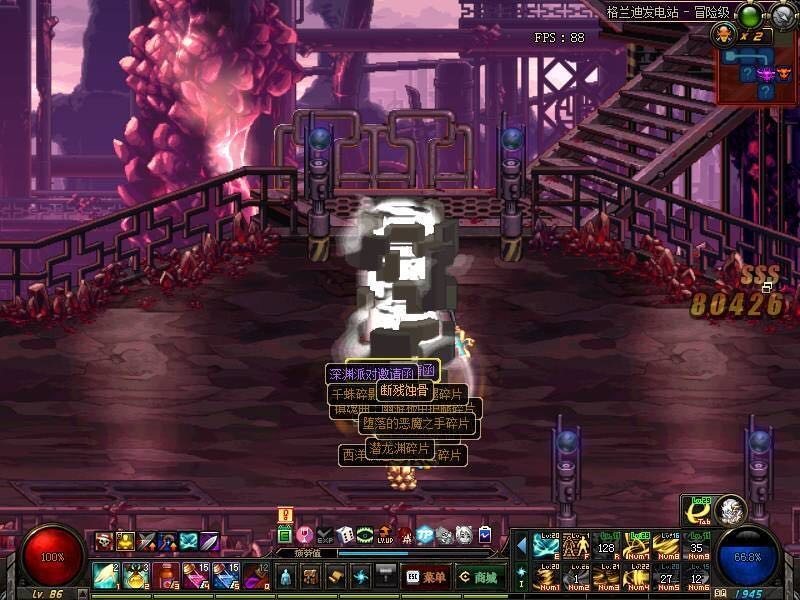800x600 pixels.
Task: Click the grey arrow orb button
Action: tap(781, 15)
